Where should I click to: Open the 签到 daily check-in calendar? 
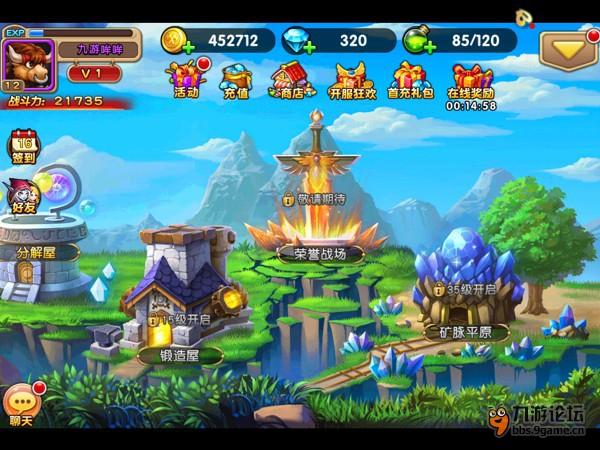(x=23, y=146)
